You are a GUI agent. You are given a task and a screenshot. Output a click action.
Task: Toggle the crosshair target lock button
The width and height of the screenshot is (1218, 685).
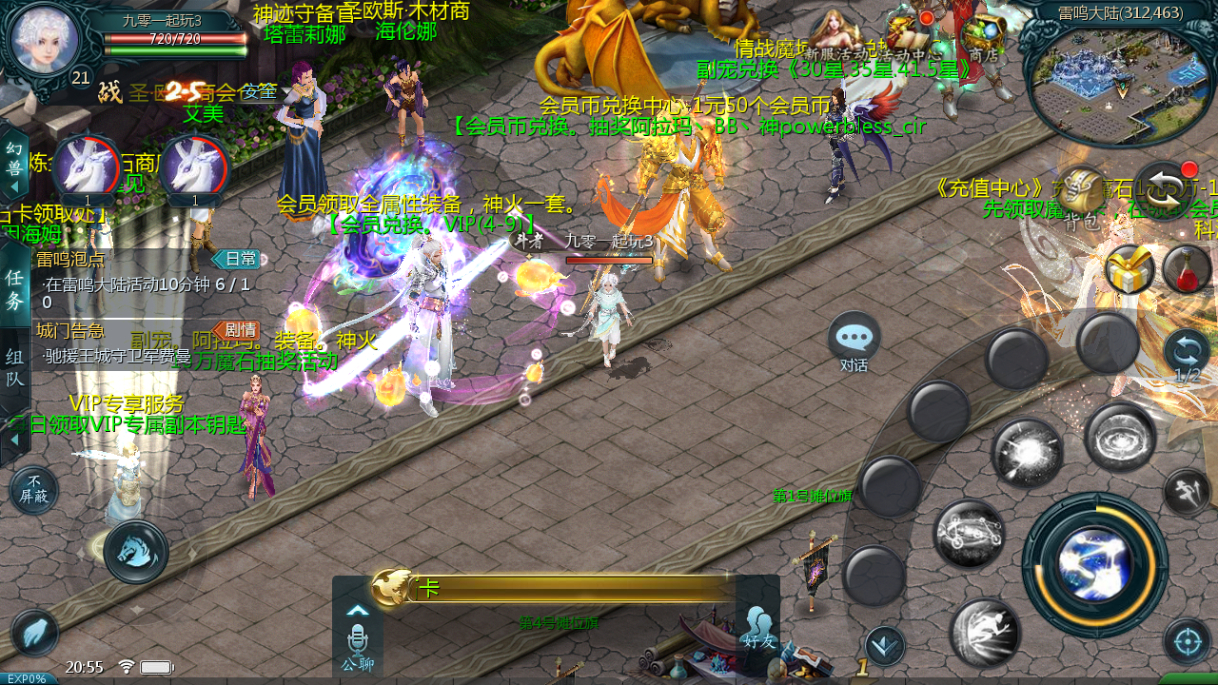pos(1187,640)
